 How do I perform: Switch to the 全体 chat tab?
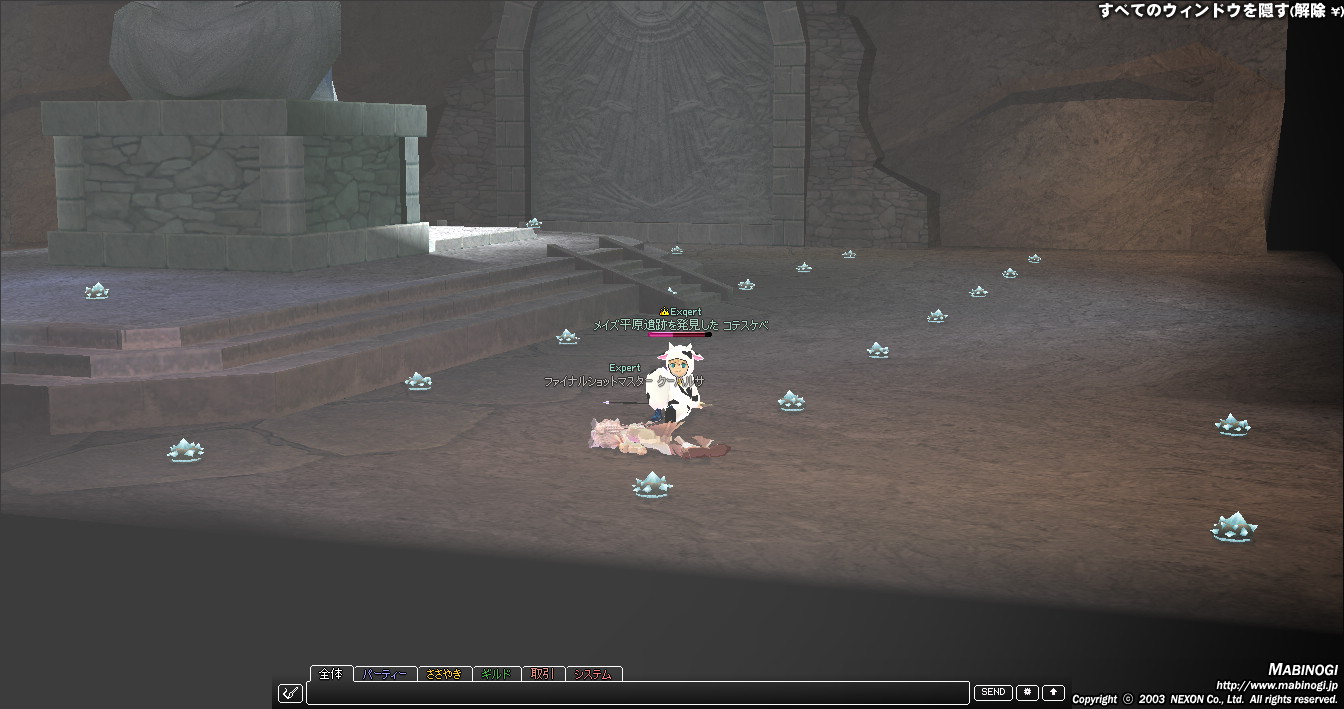(331, 674)
